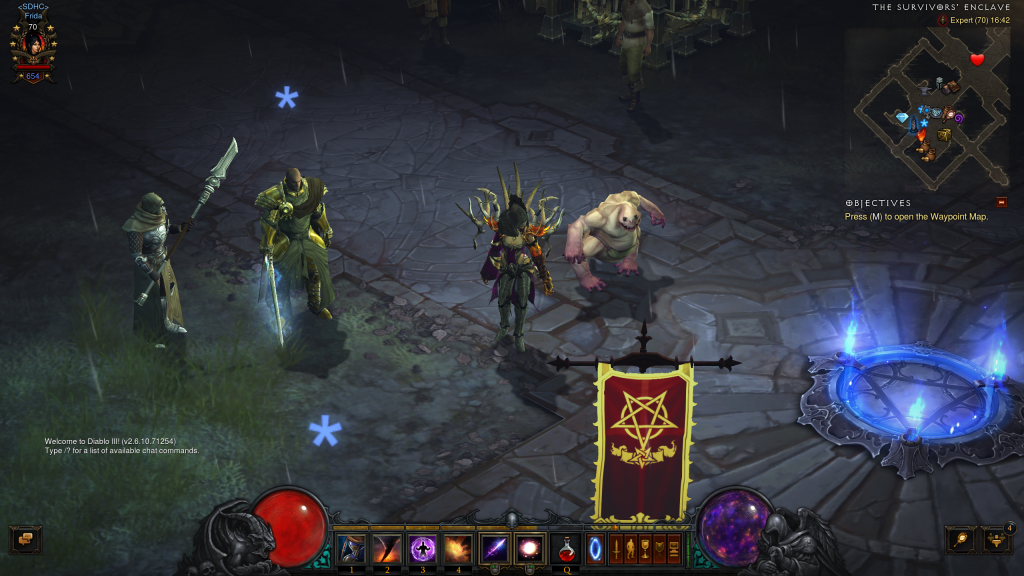Click the magnifier icon beside friends button
The height and width of the screenshot is (576, 1024).
[x=961, y=540]
